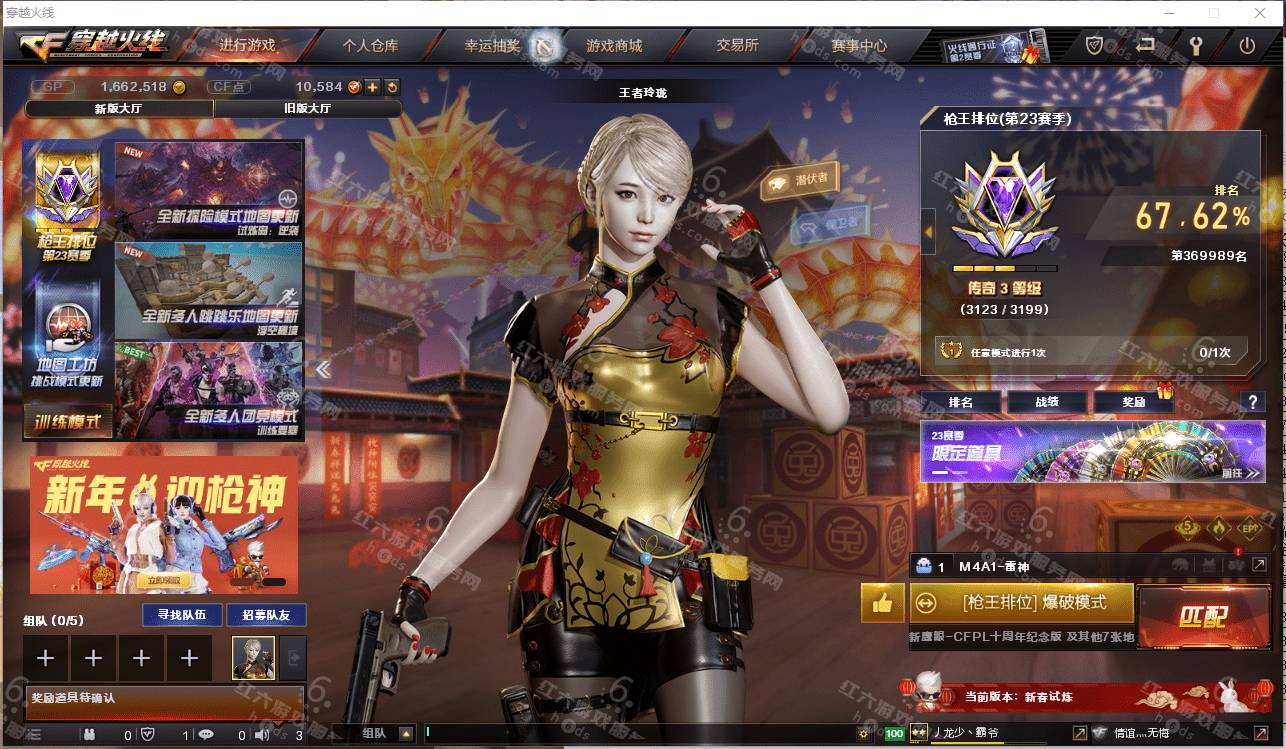Screen dimensions: 1286x749
Task: Show the 排名 ranking tab
Action: [x=960, y=402]
